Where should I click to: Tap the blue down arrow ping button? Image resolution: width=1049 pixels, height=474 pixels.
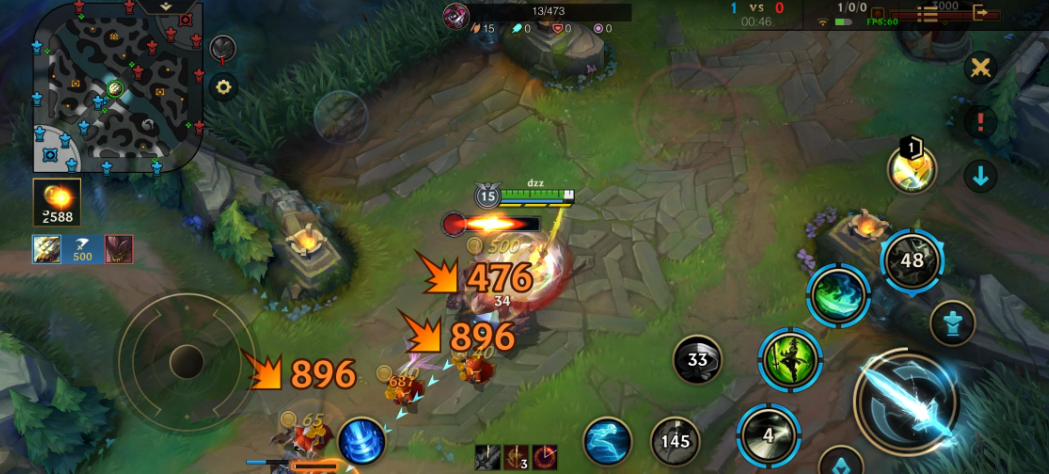[981, 176]
